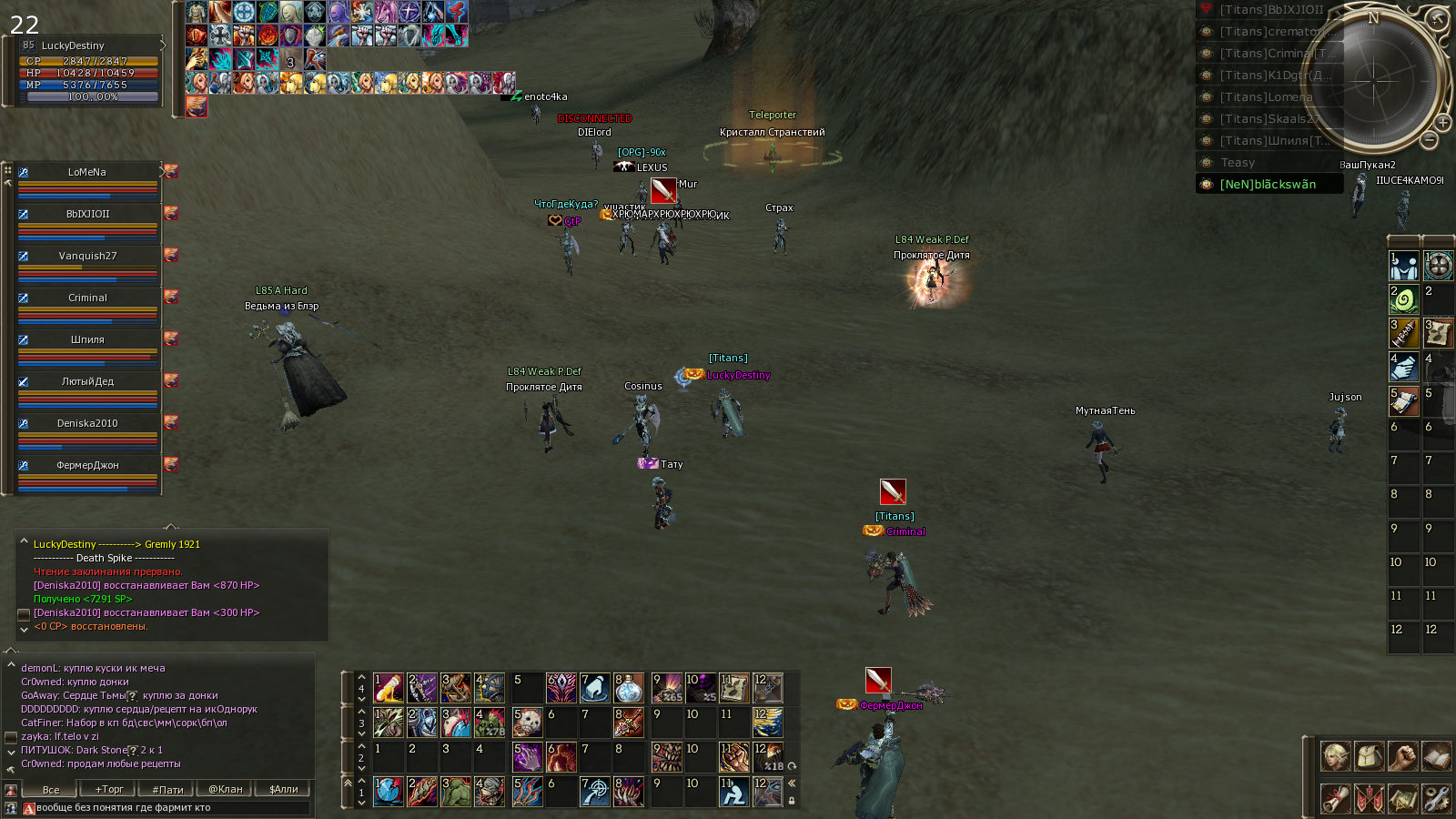Switch to the #Пати chat tab
Image resolution: width=1456 pixels, height=819 pixels.
coord(167,789)
